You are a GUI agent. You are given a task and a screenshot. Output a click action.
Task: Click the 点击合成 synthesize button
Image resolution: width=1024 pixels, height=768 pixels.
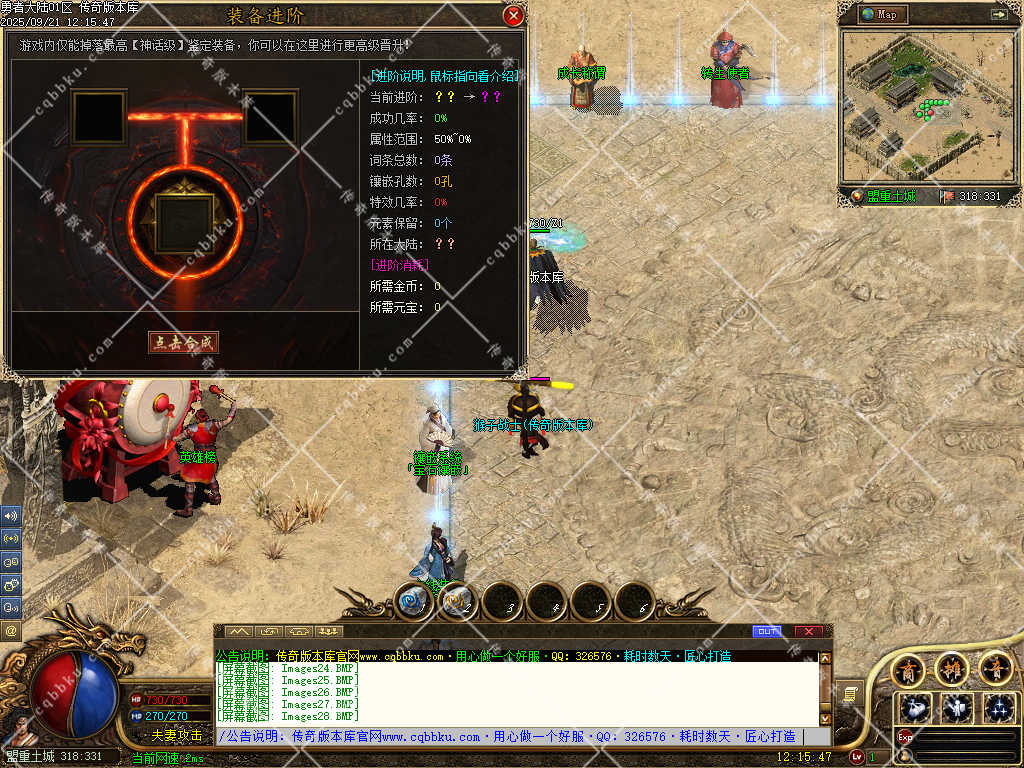183,342
